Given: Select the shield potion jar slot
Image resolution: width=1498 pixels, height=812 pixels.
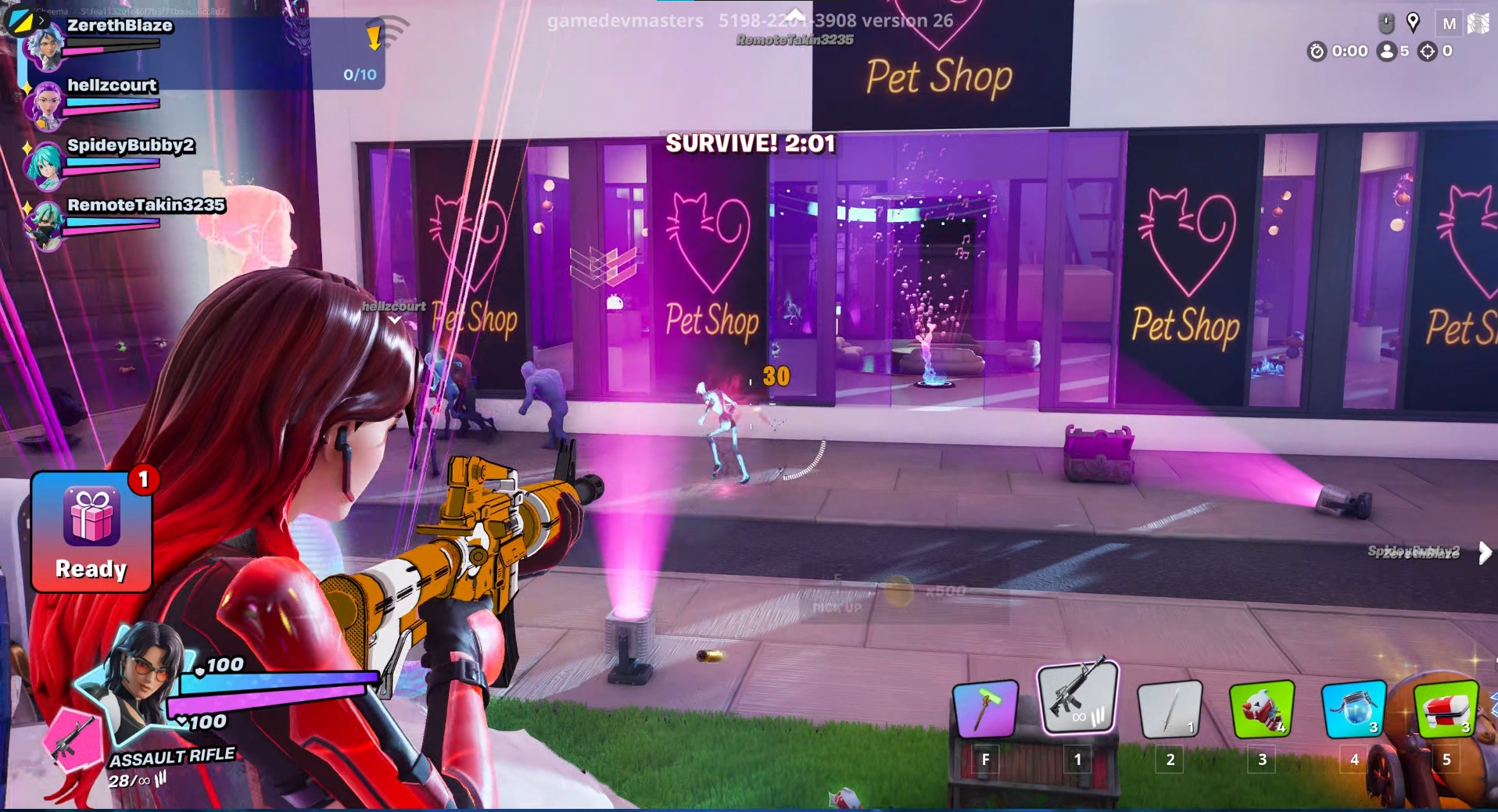Looking at the screenshot, I should 1353,709.
